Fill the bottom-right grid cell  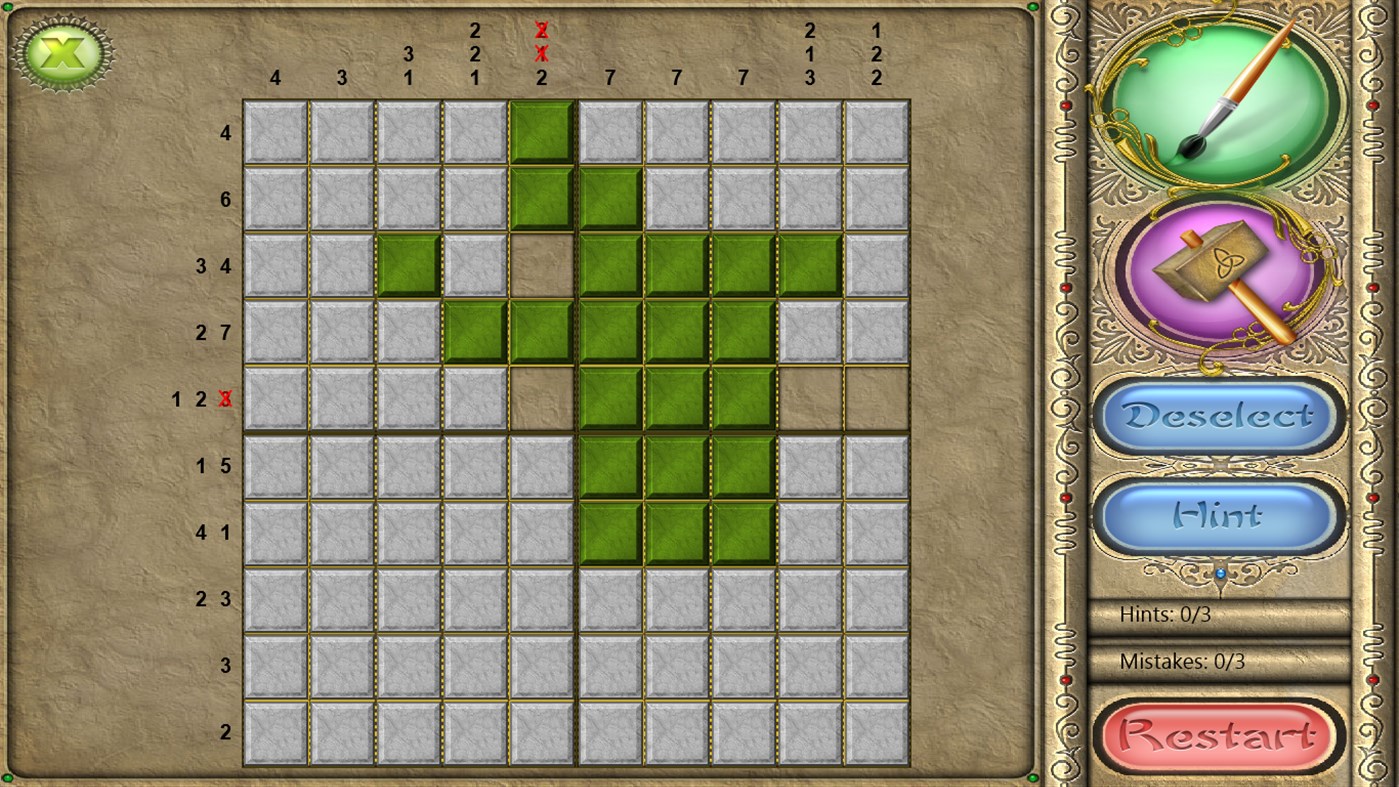[875, 732]
